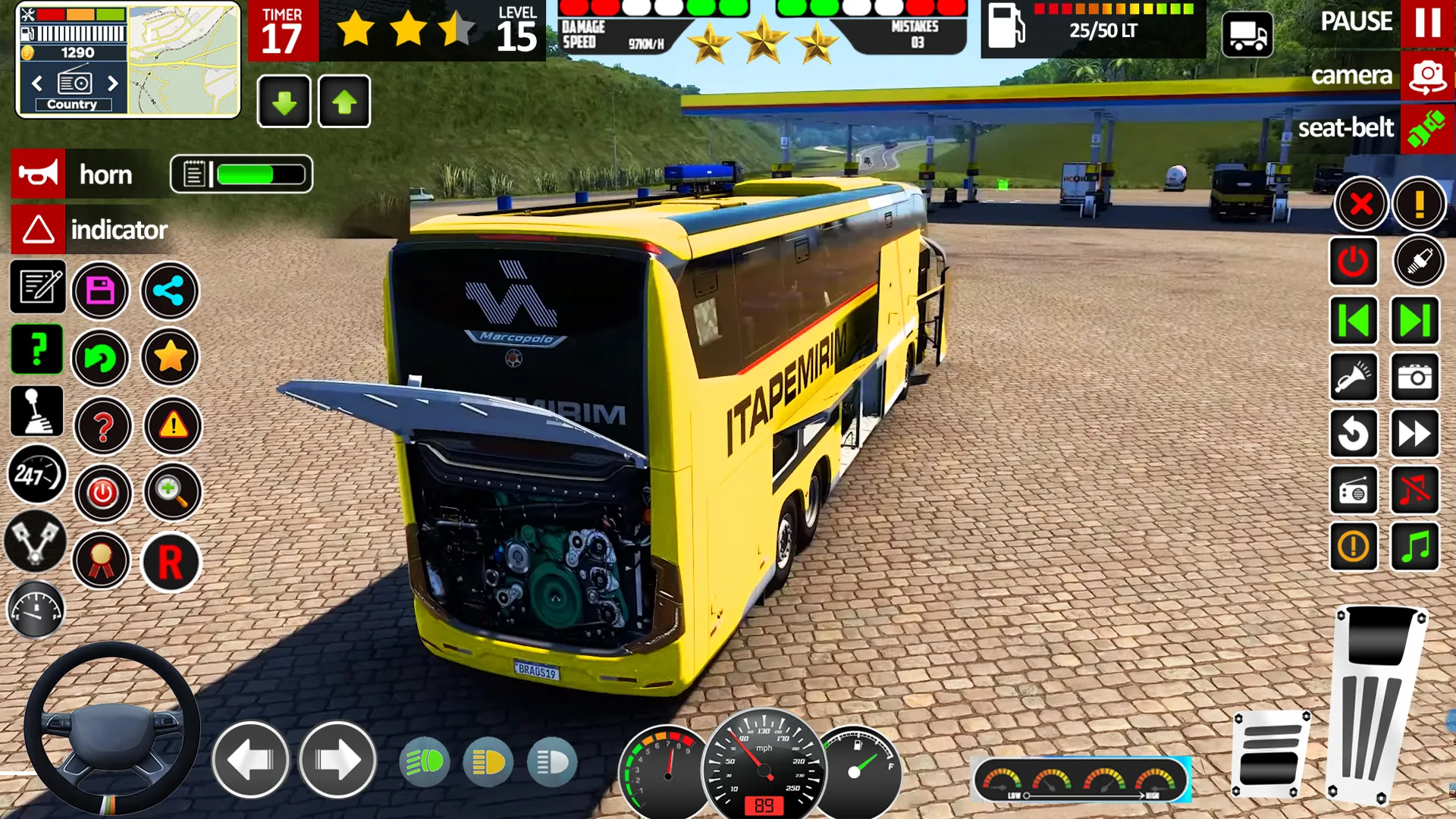Steer right with the right arrow
This screenshot has width=1456, height=819.
point(337,760)
